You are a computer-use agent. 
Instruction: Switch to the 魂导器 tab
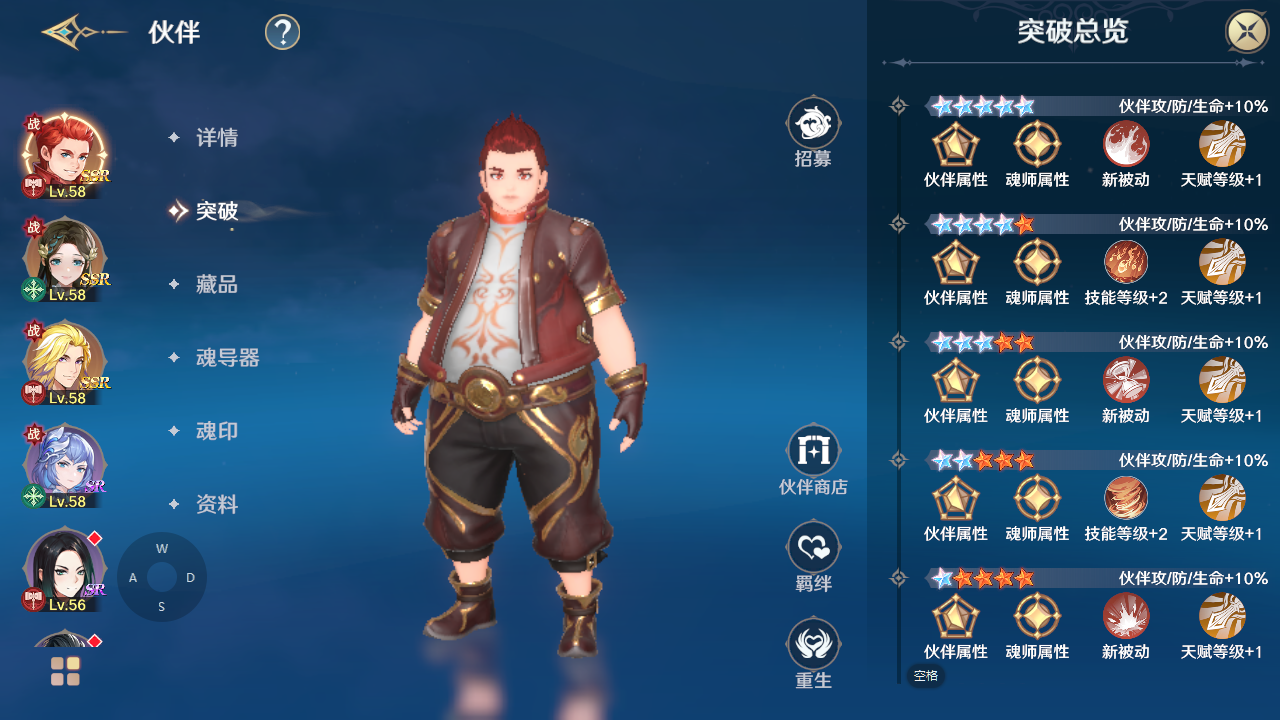(x=227, y=358)
